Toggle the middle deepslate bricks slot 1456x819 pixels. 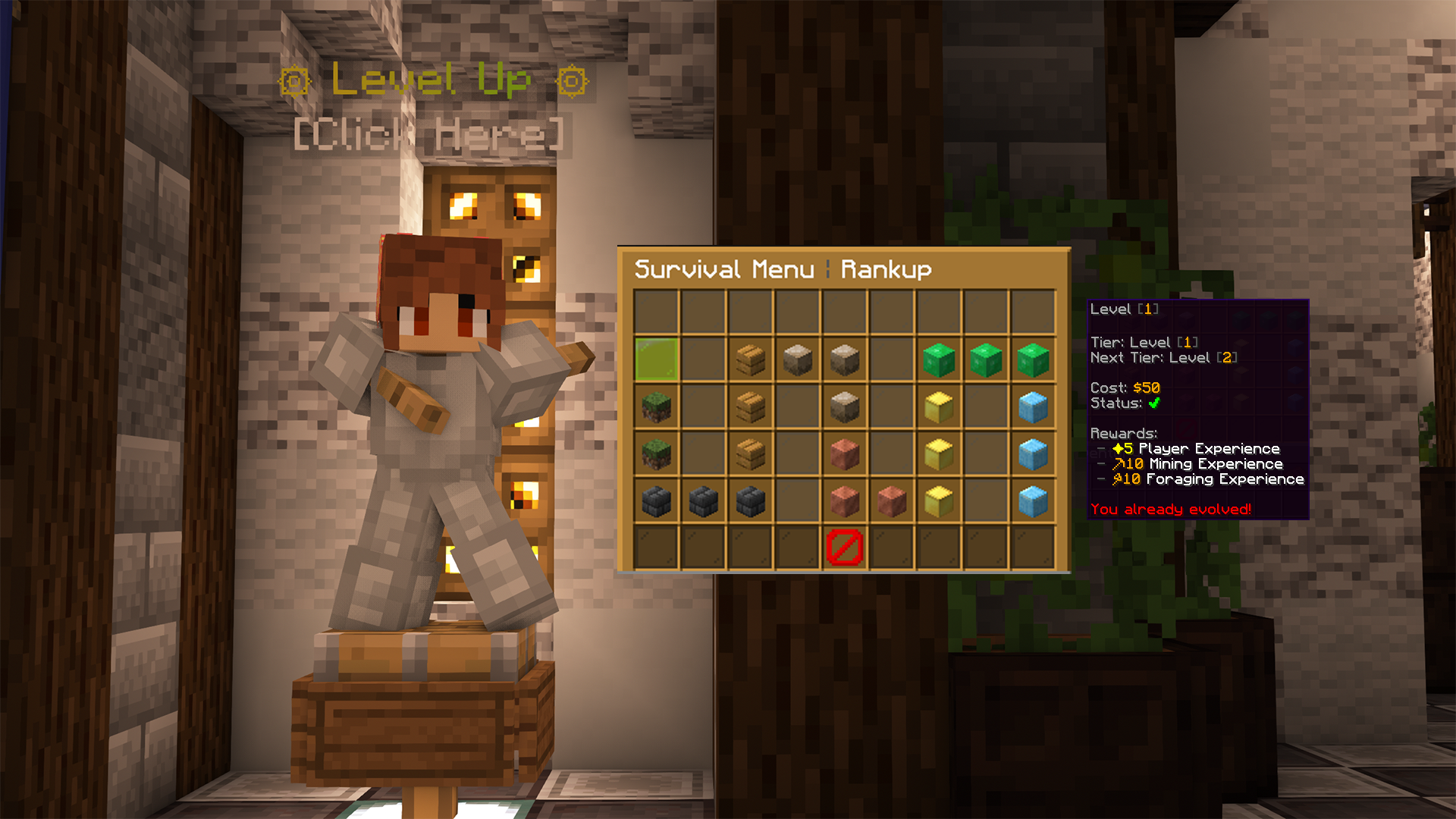(702, 500)
